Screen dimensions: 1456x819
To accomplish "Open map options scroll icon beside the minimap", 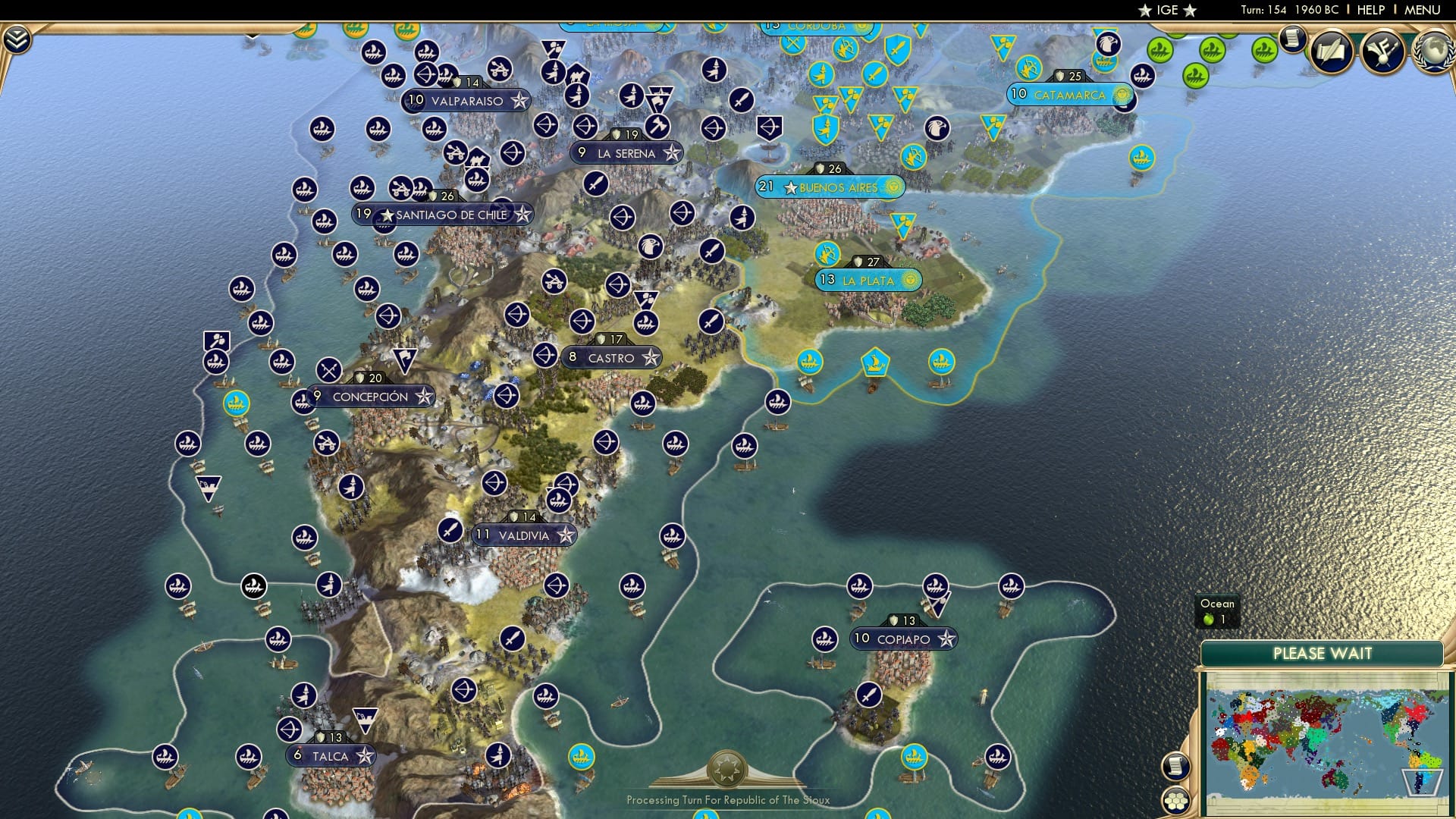I will pos(1176,766).
